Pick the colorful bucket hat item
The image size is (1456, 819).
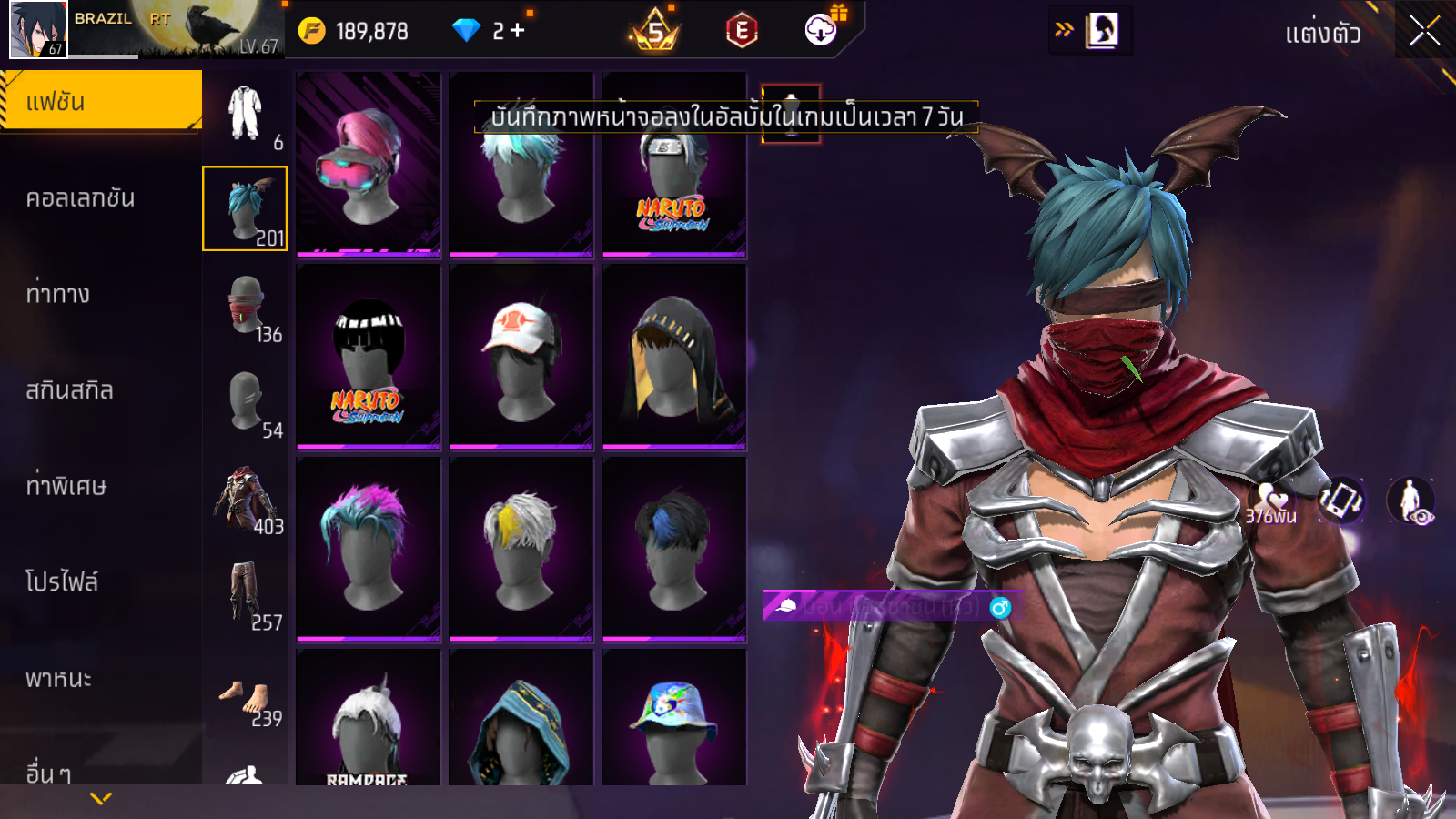[x=674, y=719]
